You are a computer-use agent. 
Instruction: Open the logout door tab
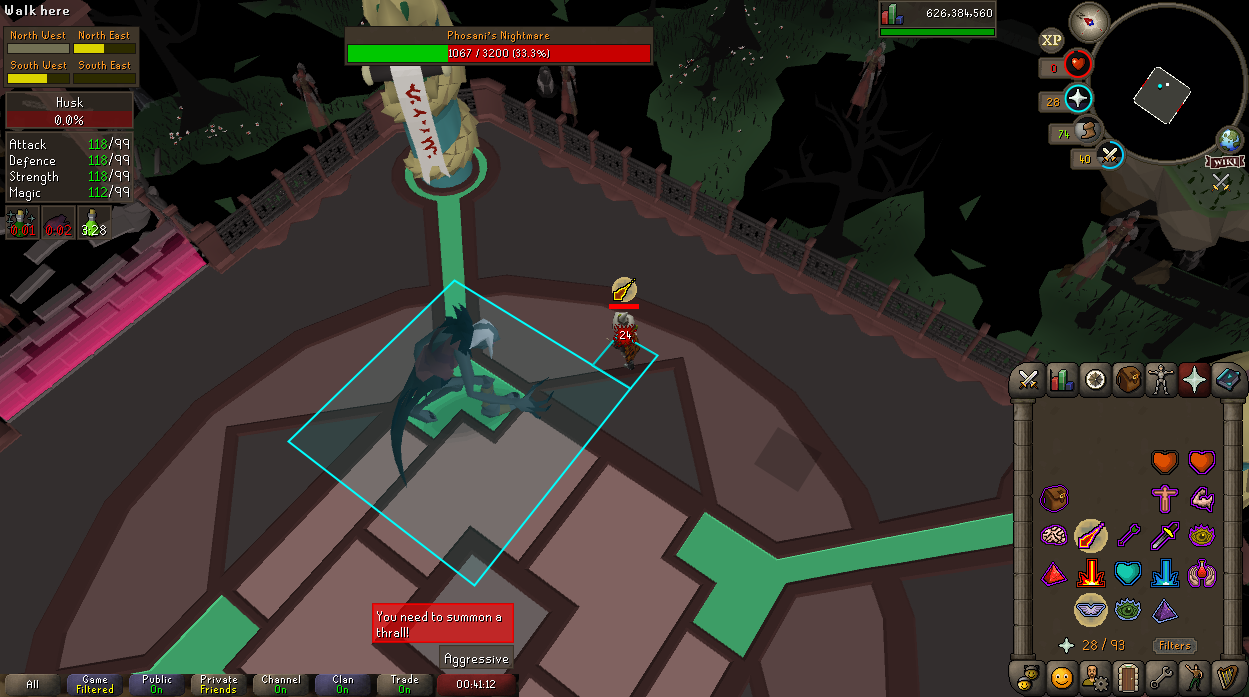tap(1128, 677)
